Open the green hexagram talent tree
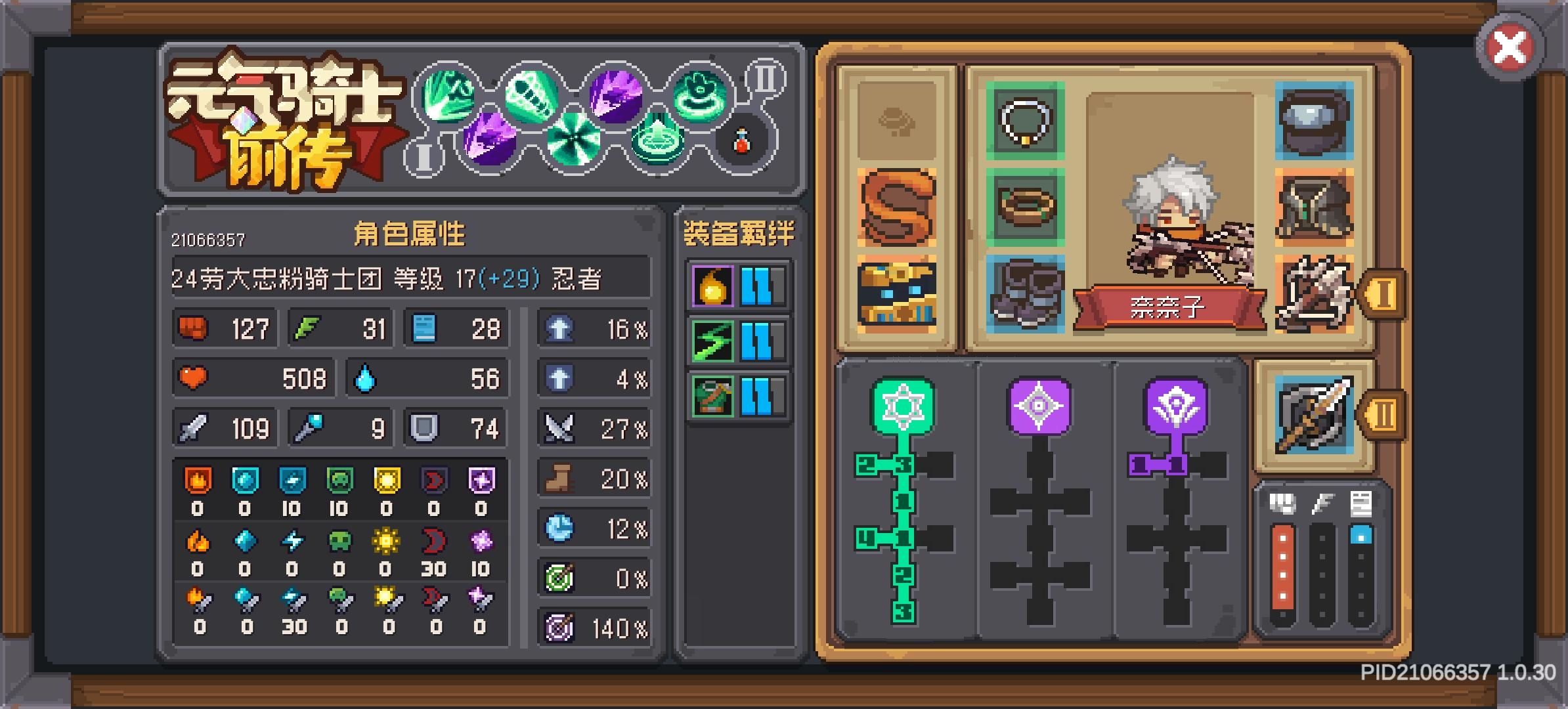Screen dimensions: 1568x709 point(905,404)
